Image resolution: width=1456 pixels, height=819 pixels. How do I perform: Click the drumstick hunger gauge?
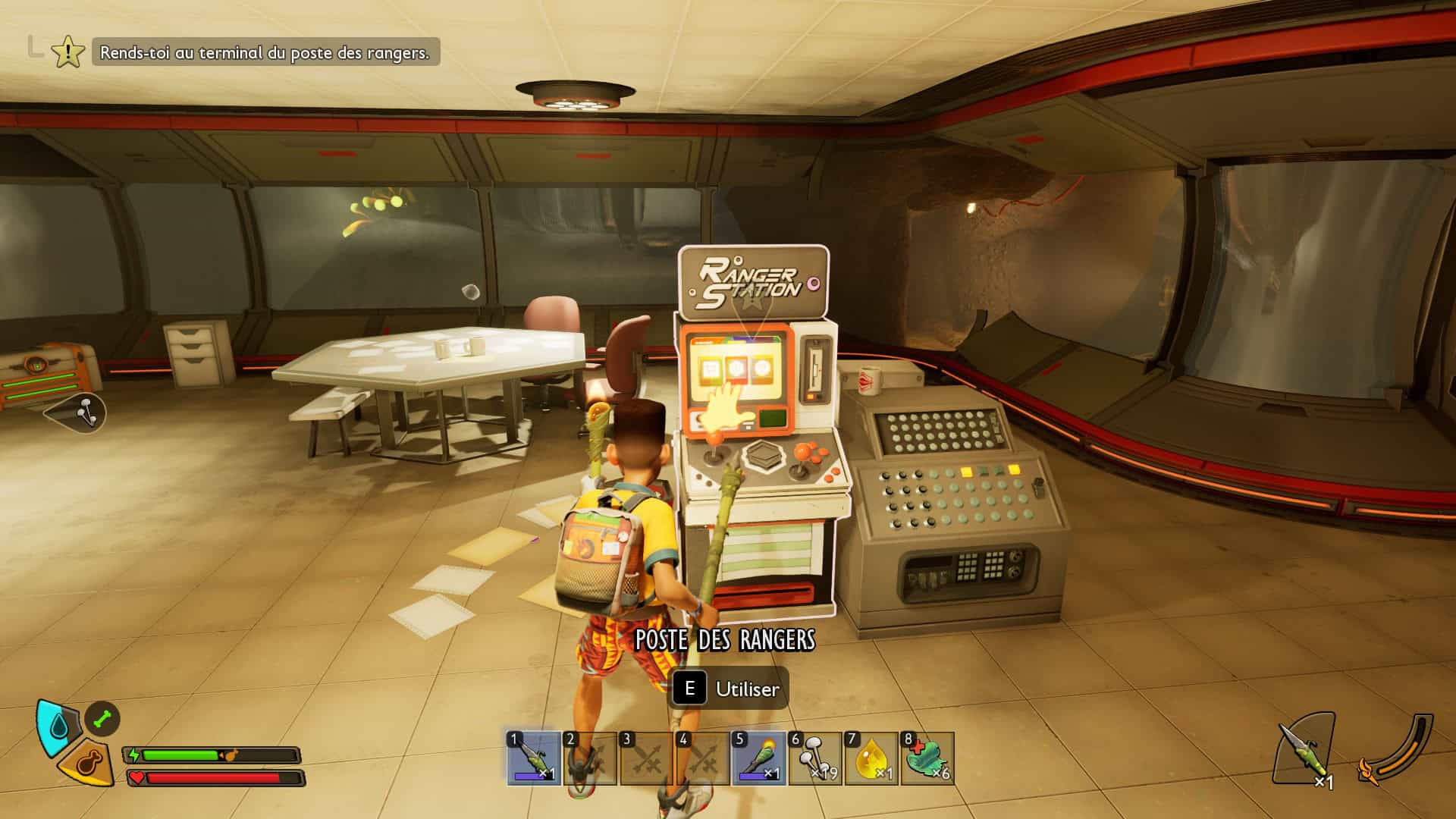(x=88, y=763)
